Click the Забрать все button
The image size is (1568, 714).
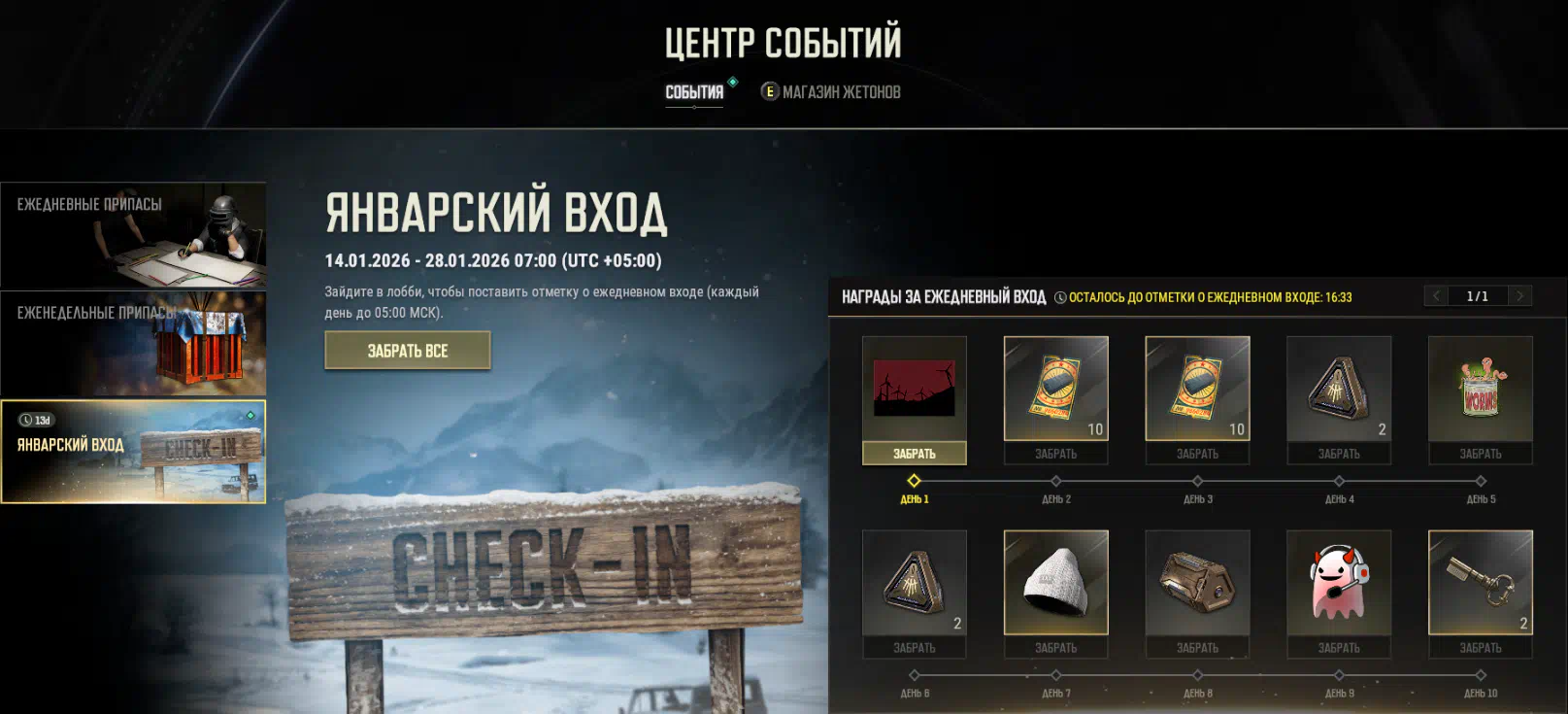(408, 351)
